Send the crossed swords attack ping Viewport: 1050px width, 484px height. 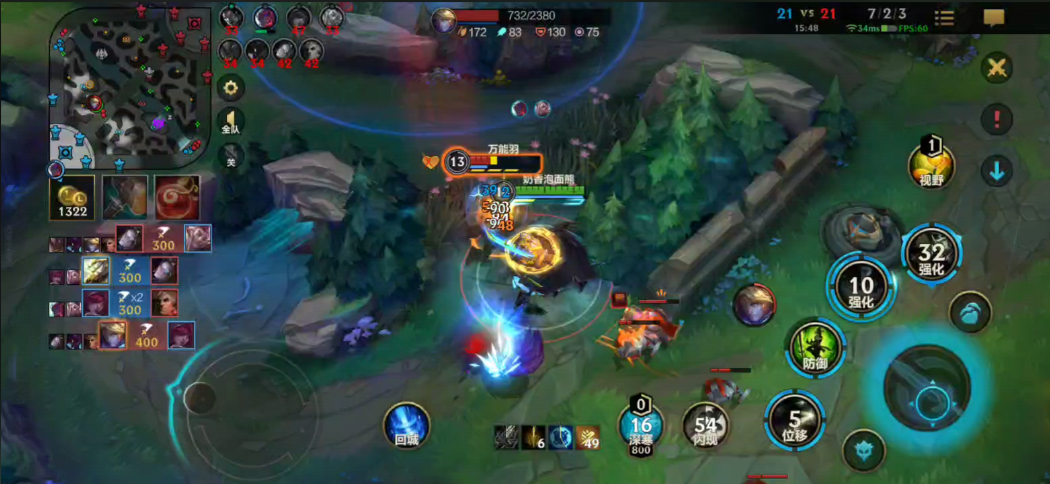click(x=997, y=68)
